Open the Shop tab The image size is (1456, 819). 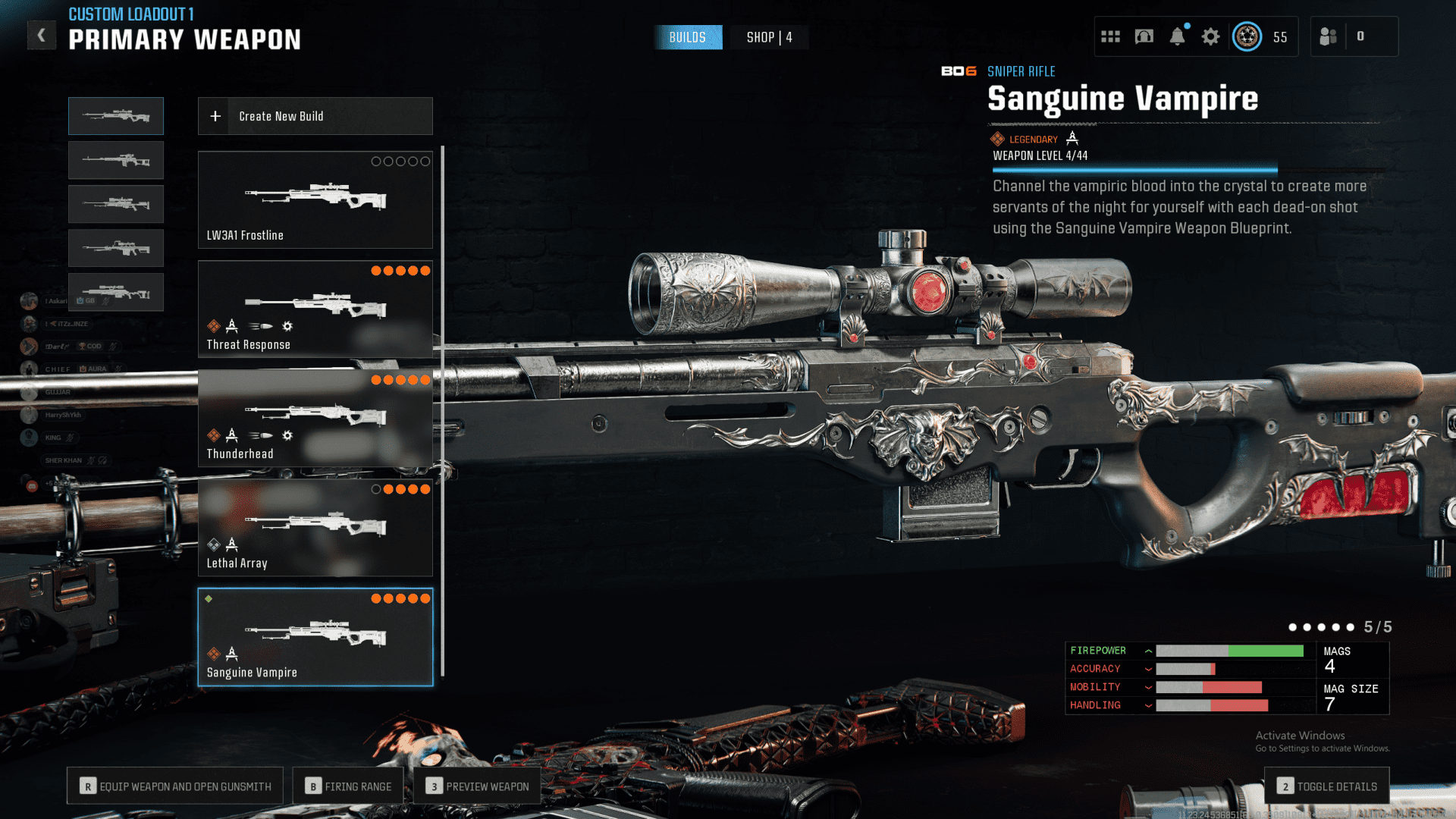(769, 37)
